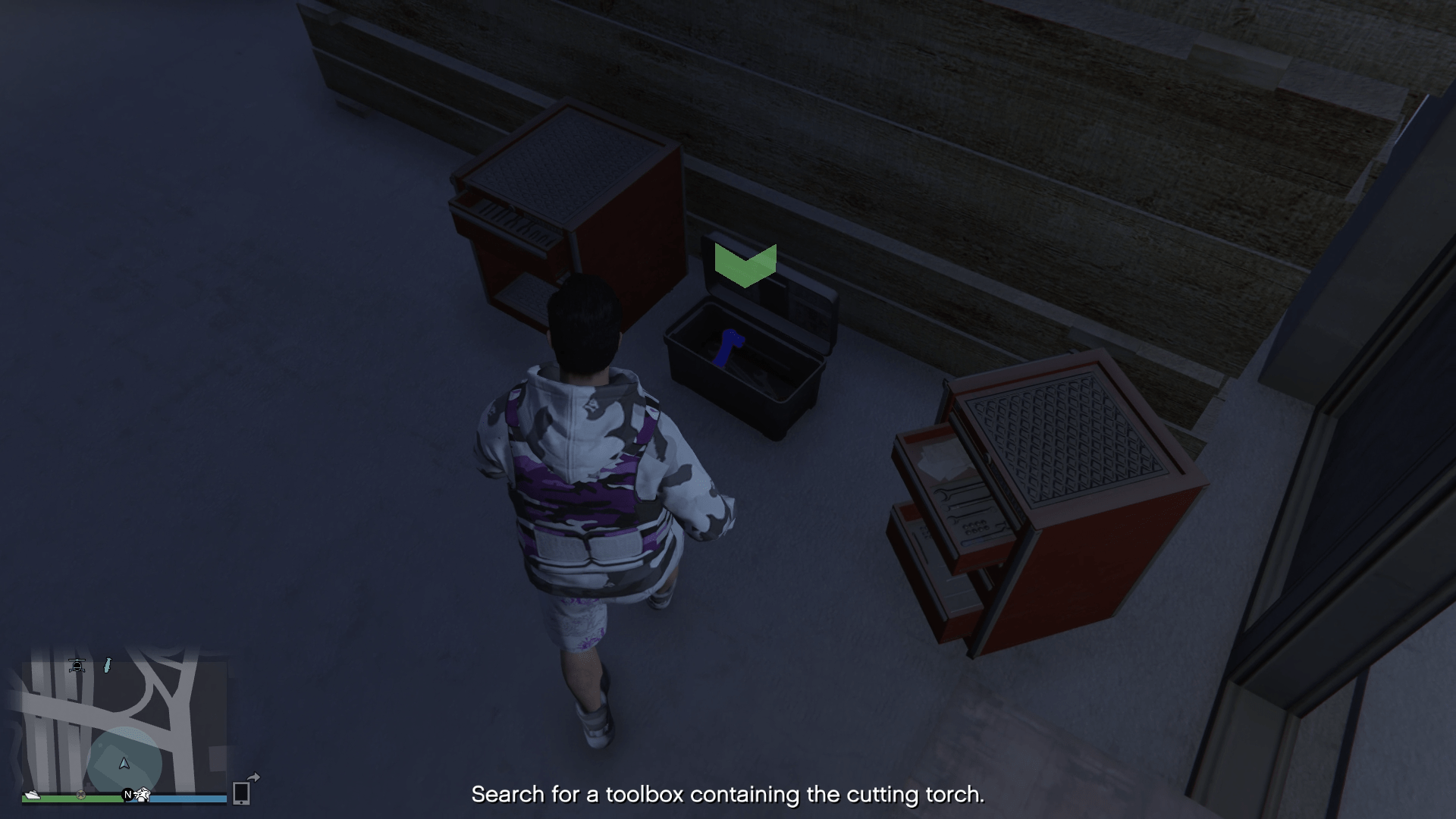The height and width of the screenshot is (819, 1456).
Task: Select the blue vehicle blip on the minimap
Action: tap(106, 666)
